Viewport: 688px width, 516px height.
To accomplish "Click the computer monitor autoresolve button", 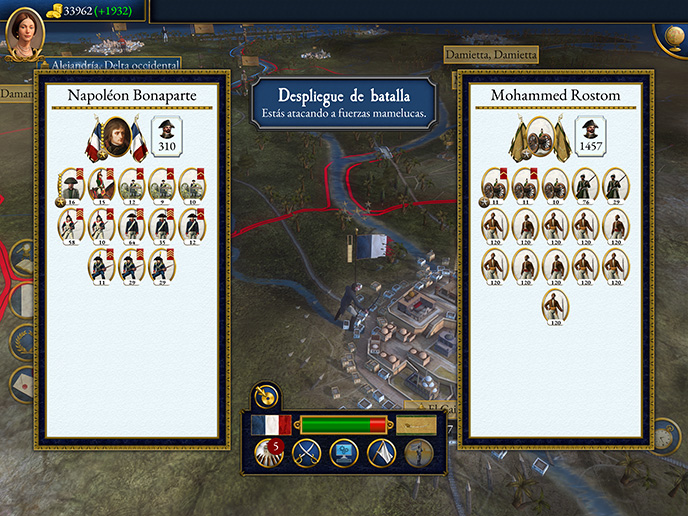I will point(344,454).
